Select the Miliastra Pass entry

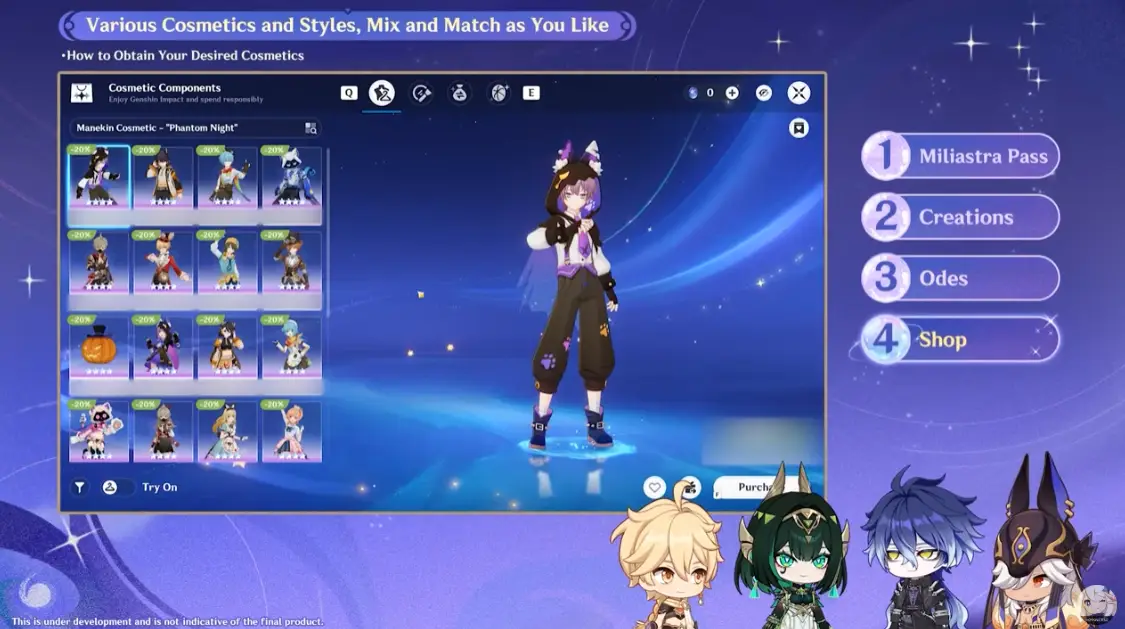[960, 156]
